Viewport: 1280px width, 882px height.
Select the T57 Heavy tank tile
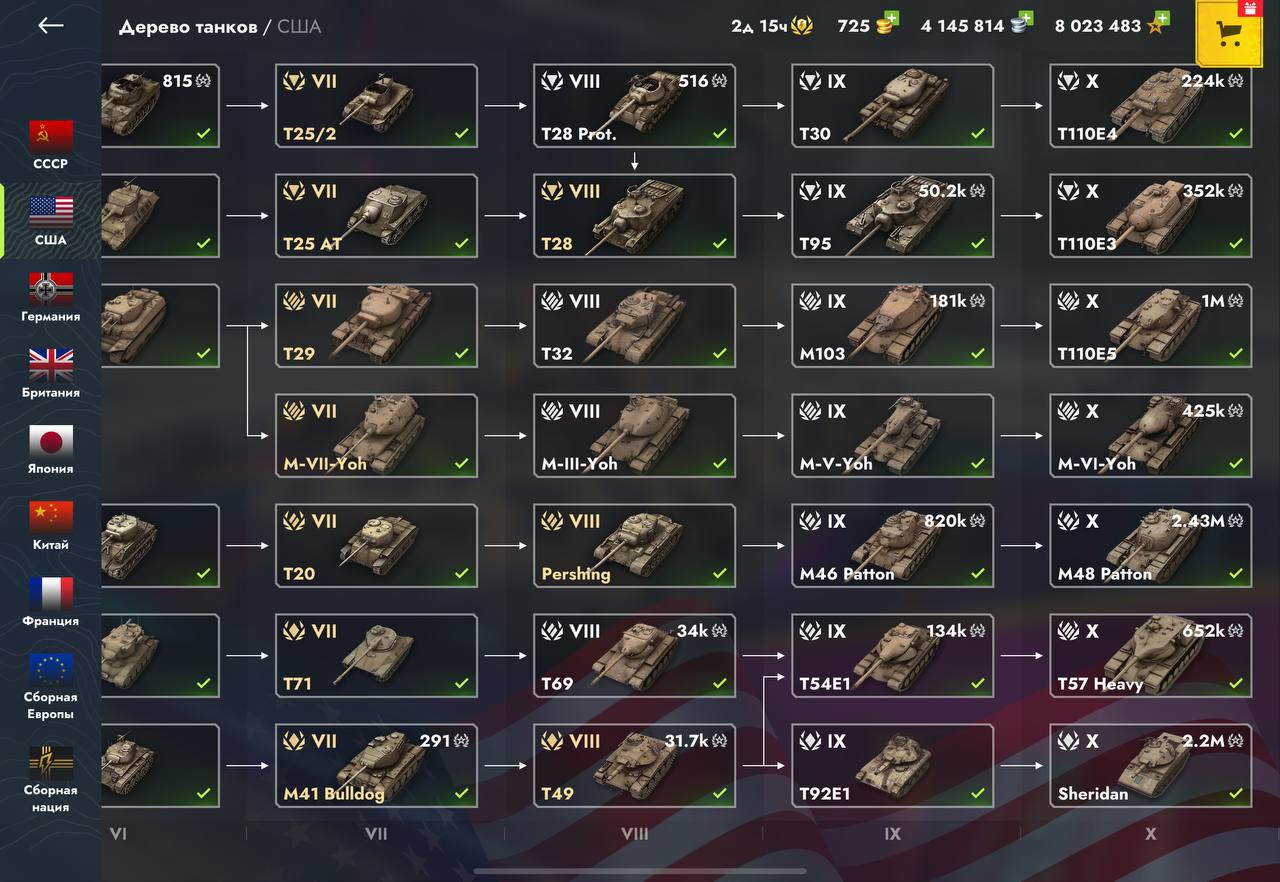pyautogui.click(x=1151, y=656)
